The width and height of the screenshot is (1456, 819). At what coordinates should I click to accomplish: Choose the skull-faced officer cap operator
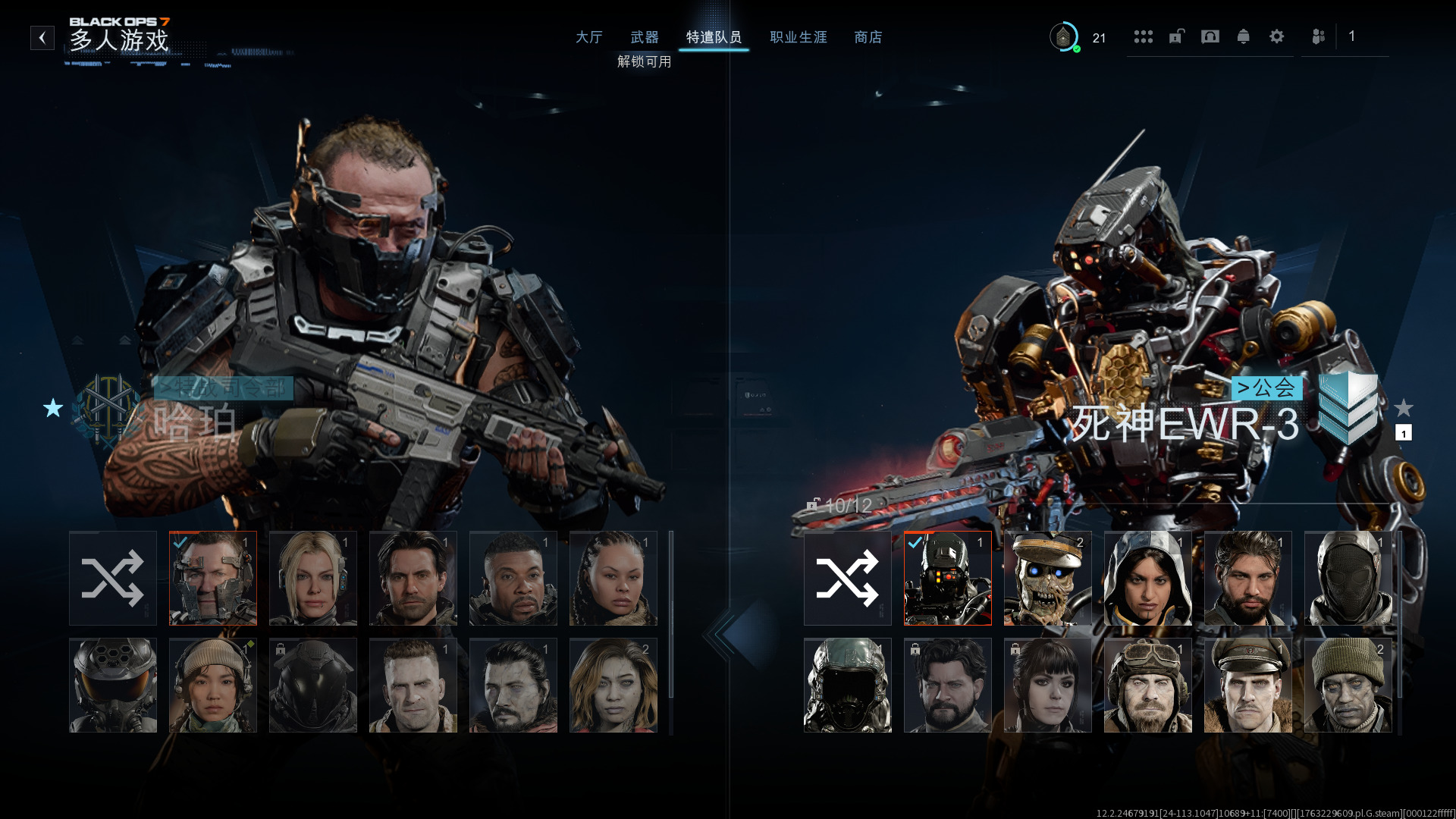point(1047,578)
